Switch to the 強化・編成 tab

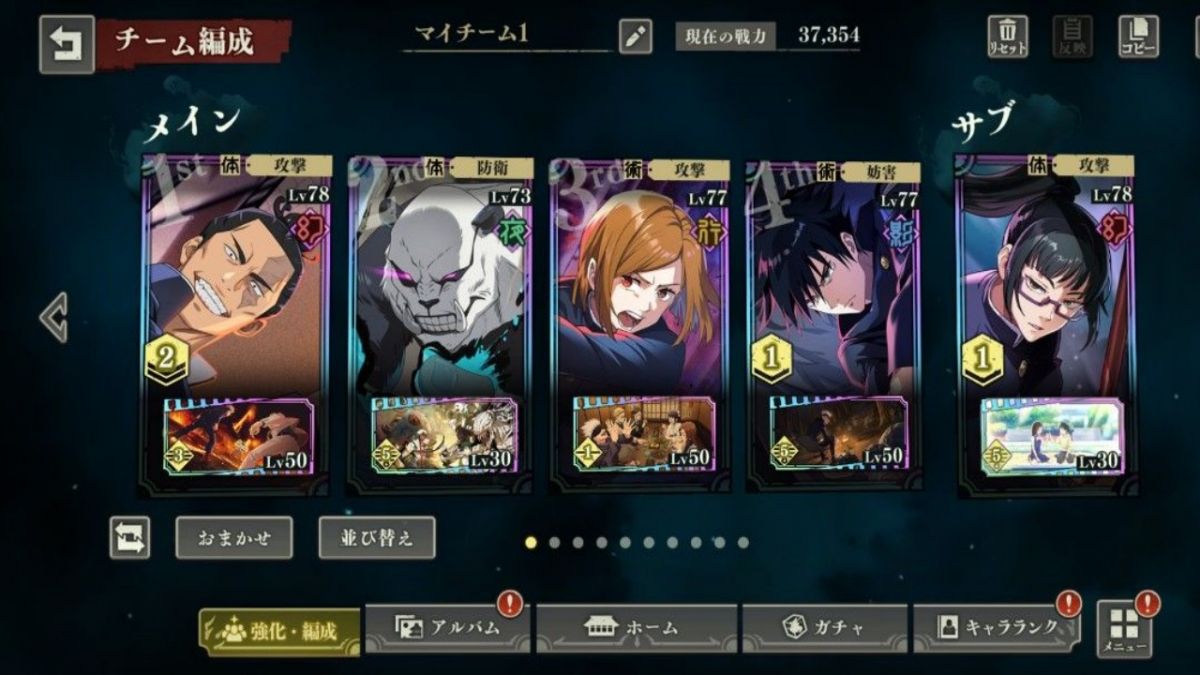tap(279, 631)
